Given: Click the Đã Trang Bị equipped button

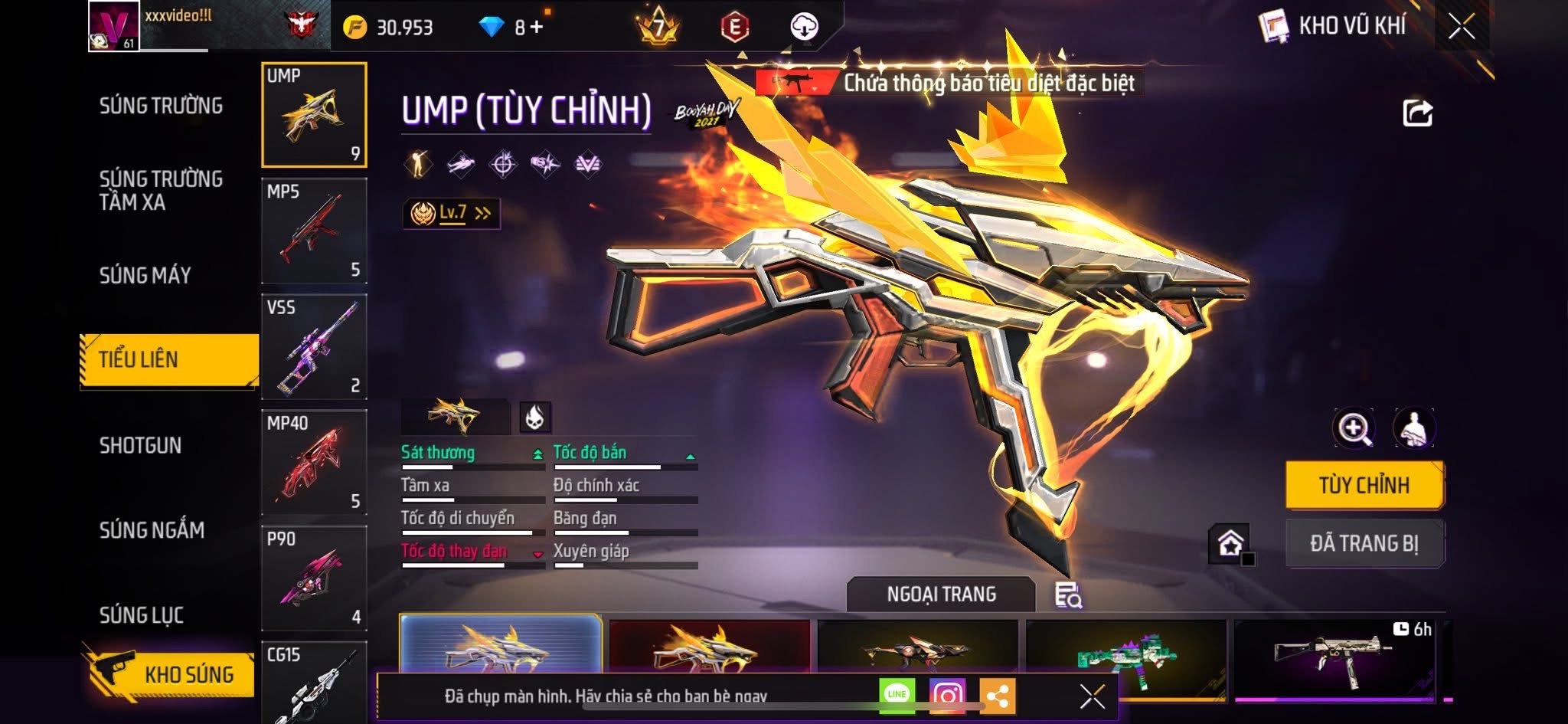Looking at the screenshot, I should (1364, 543).
